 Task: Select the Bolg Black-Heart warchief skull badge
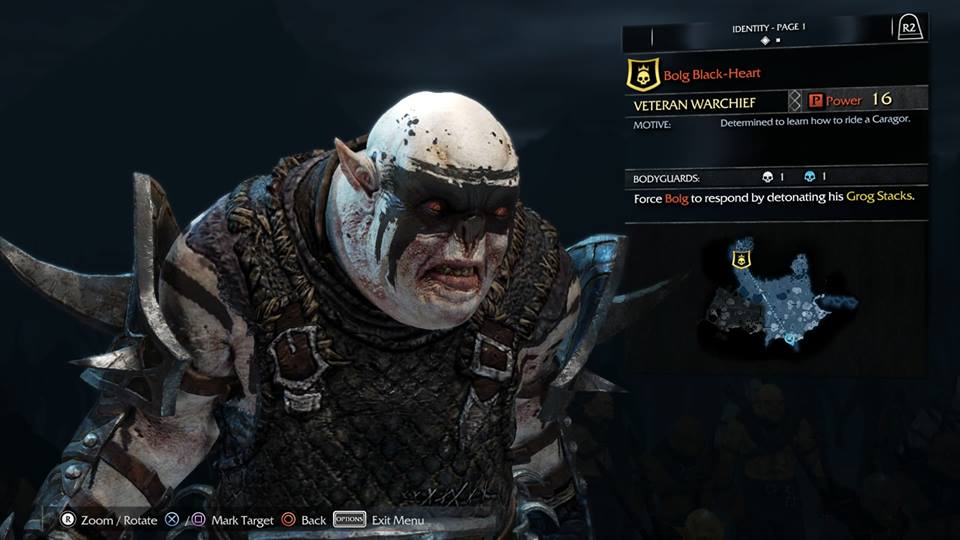click(640, 74)
